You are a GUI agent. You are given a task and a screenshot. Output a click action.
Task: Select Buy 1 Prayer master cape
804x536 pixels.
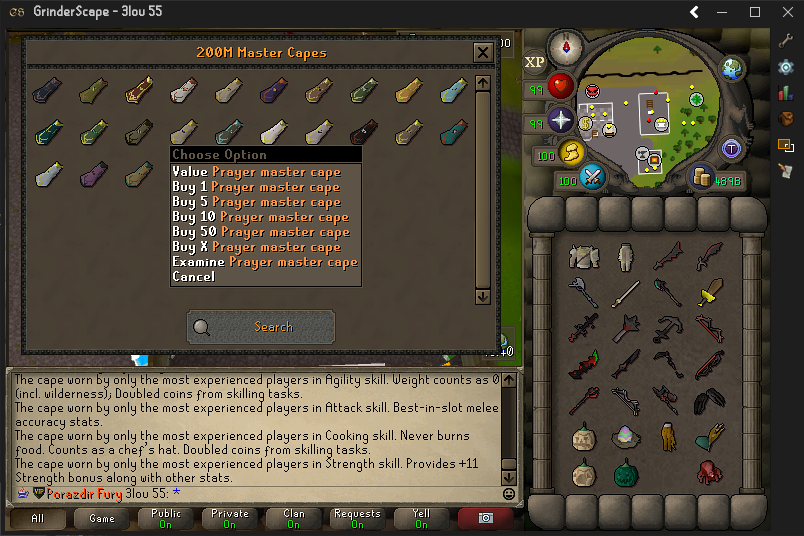(x=256, y=187)
